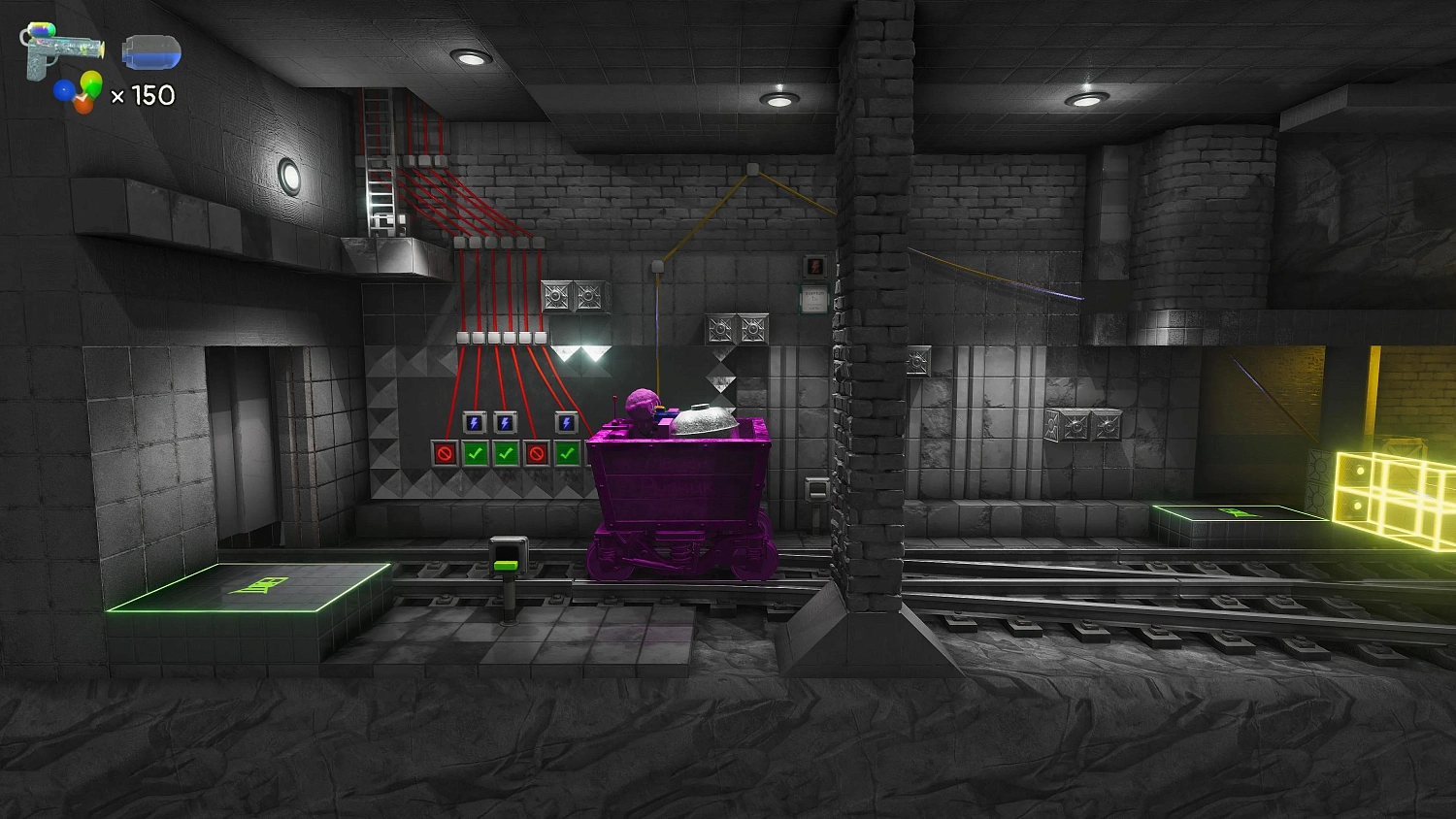Toggle the rightmost green checkmark indicator
This screenshot has height=819, width=1456.
click(x=569, y=450)
